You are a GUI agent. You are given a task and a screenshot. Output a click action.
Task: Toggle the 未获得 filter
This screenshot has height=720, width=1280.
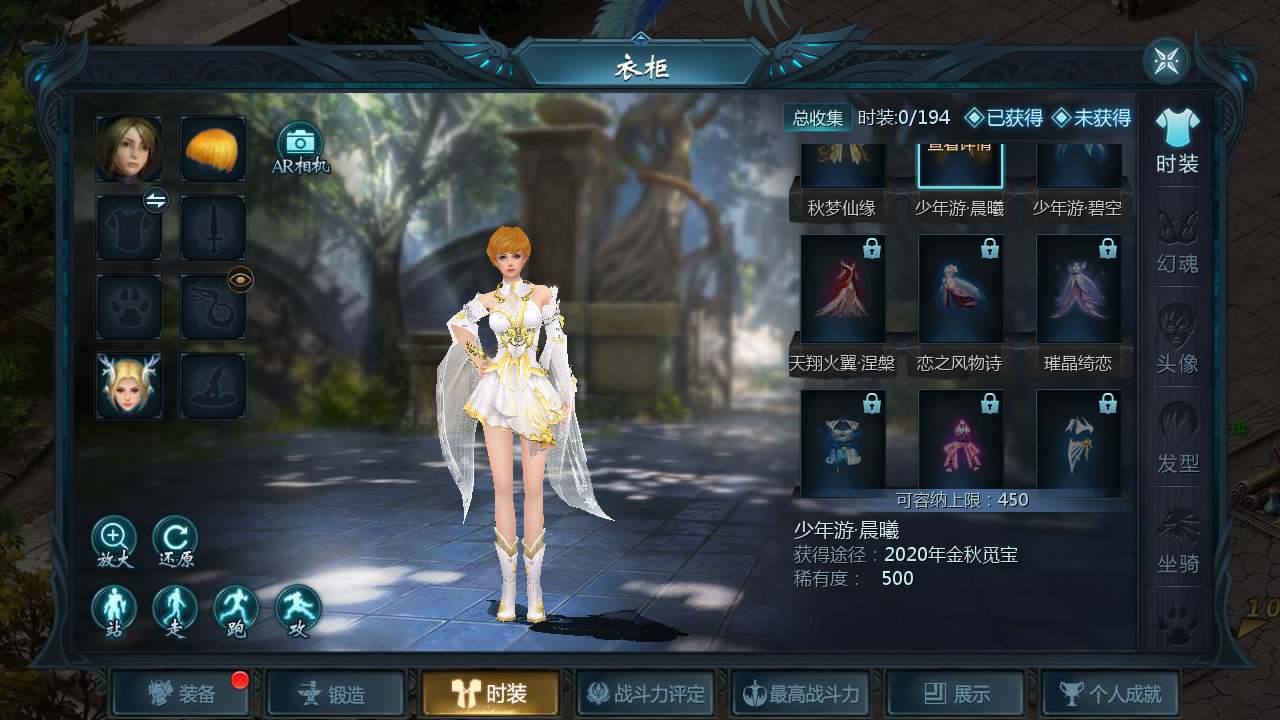tap(1091, 118)
